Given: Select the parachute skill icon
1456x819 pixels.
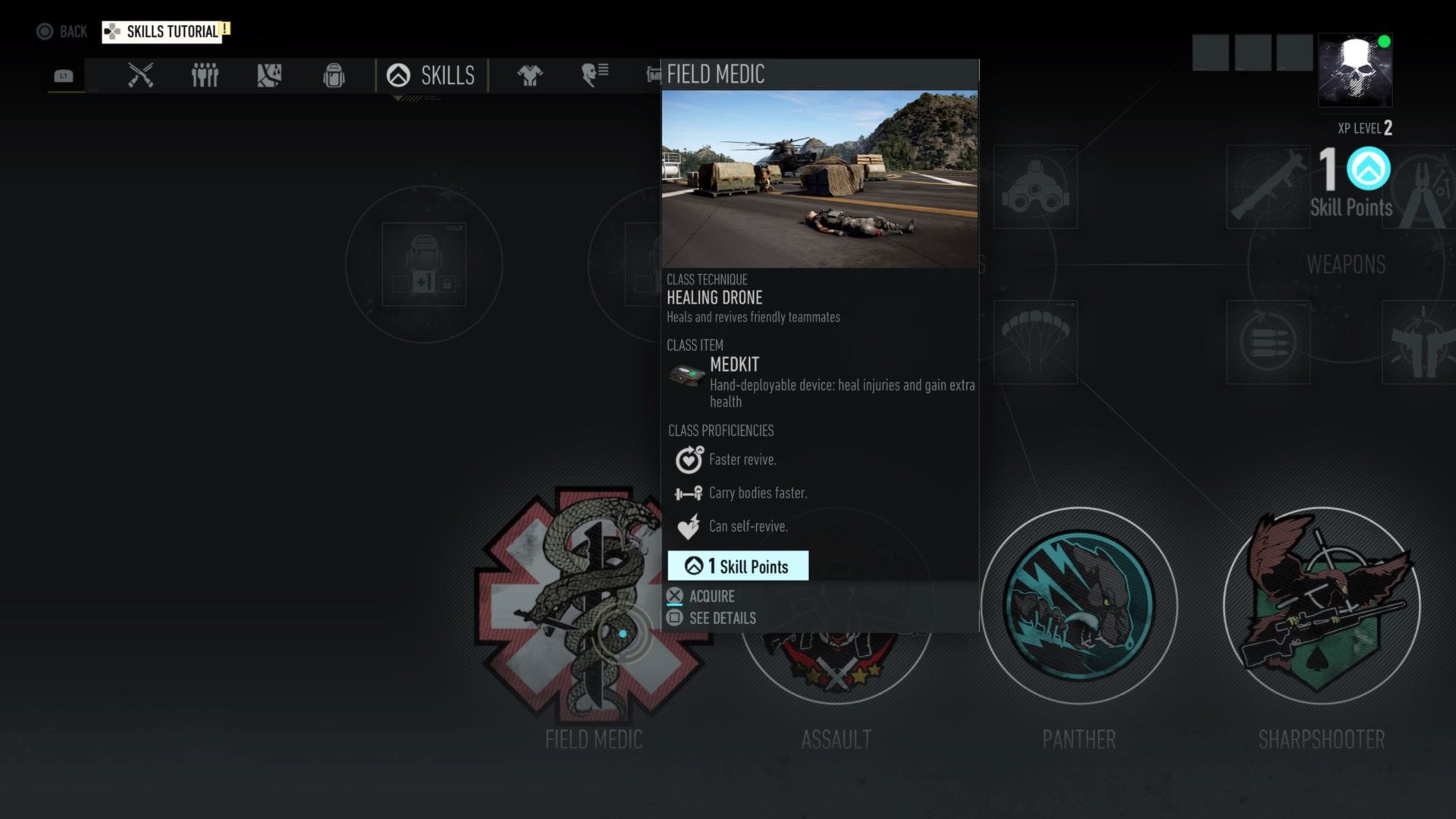Looking at the screenshot, I should pyautogui.click(x=1036, y=341).
